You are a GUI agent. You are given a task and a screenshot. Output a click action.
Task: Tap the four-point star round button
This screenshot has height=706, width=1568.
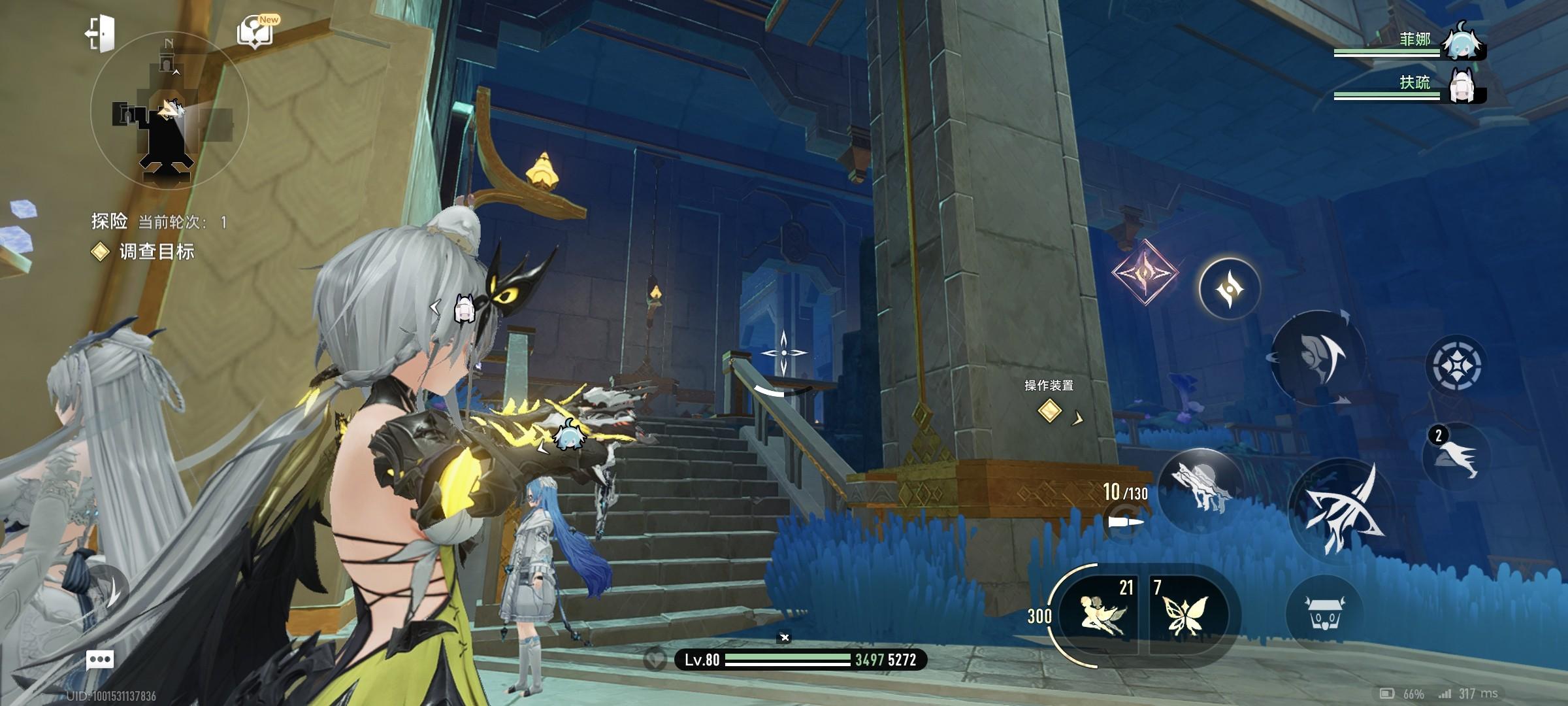(x=1230, y=288)
